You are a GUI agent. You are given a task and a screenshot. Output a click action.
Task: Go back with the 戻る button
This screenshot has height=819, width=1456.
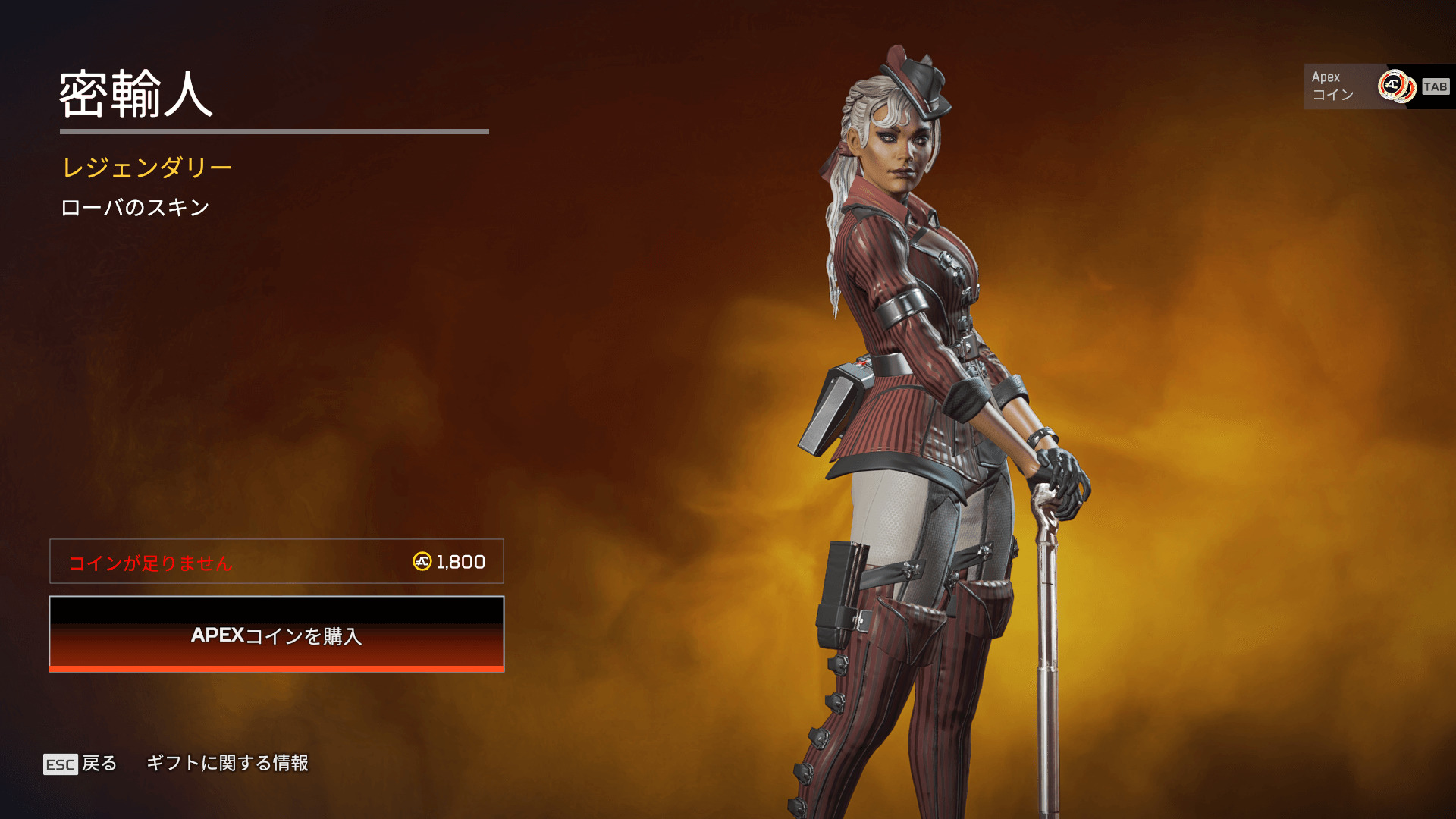click(80, 764)
